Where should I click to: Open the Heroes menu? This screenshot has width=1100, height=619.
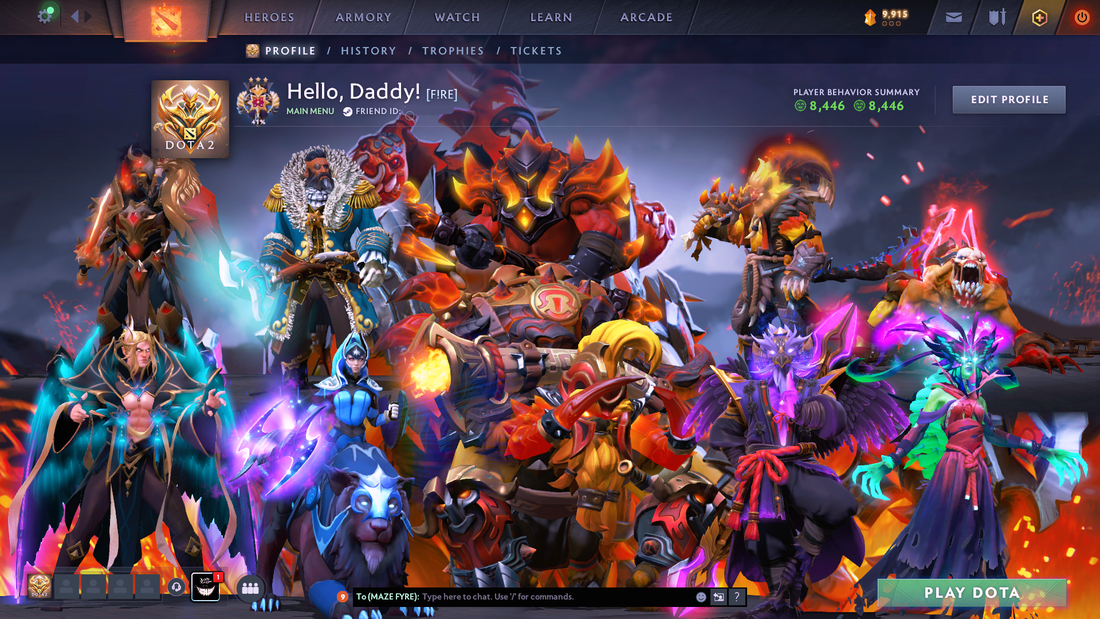click(x=269, y=17)
